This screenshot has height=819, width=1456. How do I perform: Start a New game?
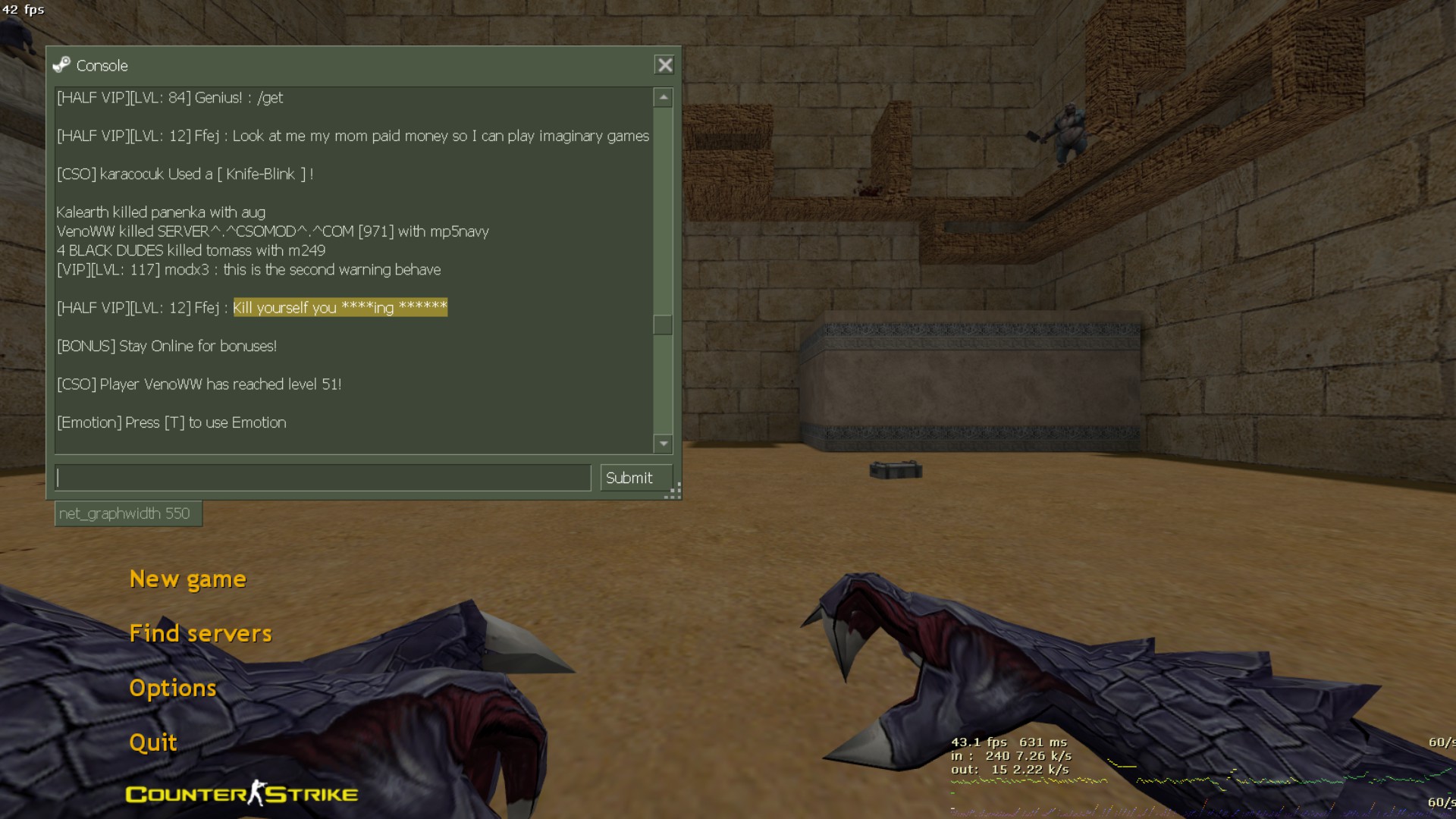[x=187, y=579]
